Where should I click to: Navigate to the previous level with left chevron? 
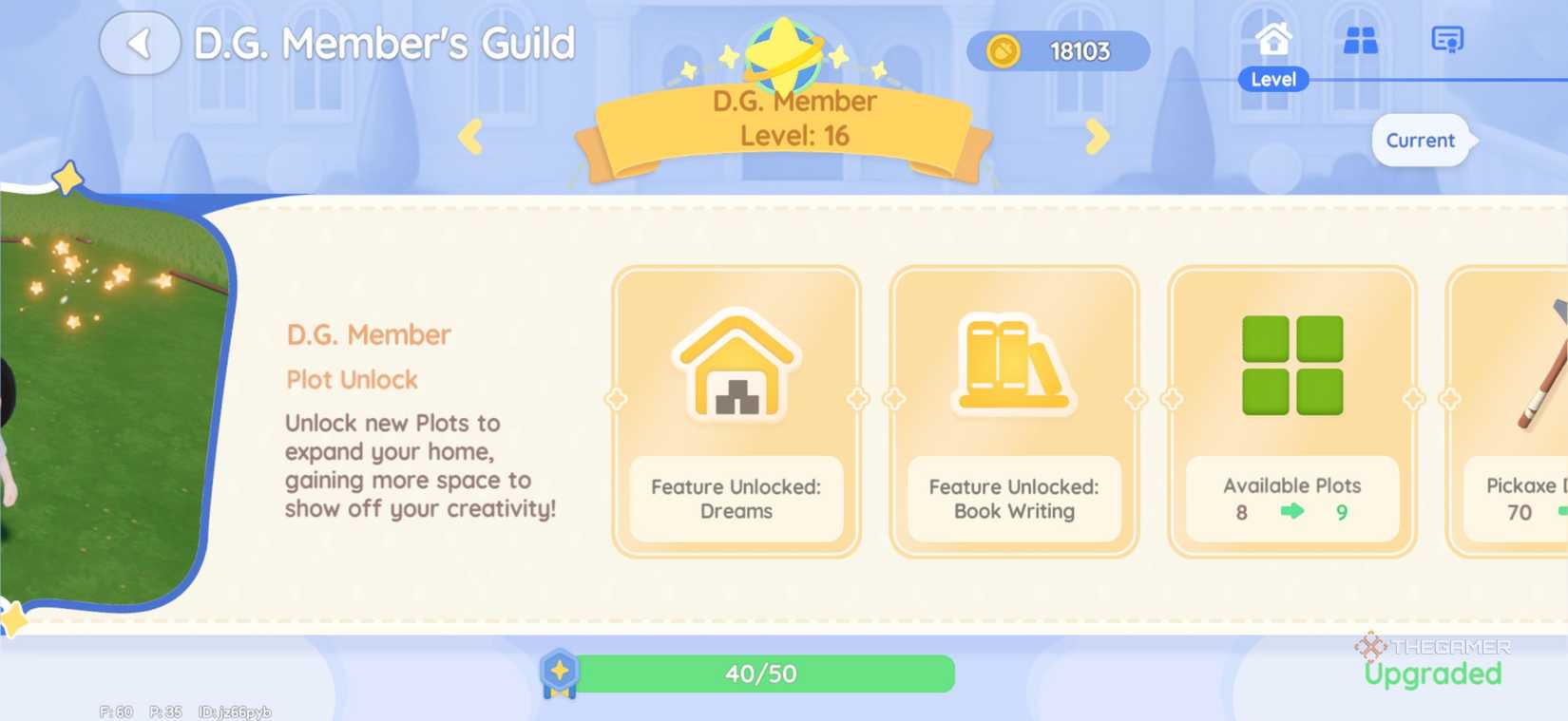tap(472, 137)
